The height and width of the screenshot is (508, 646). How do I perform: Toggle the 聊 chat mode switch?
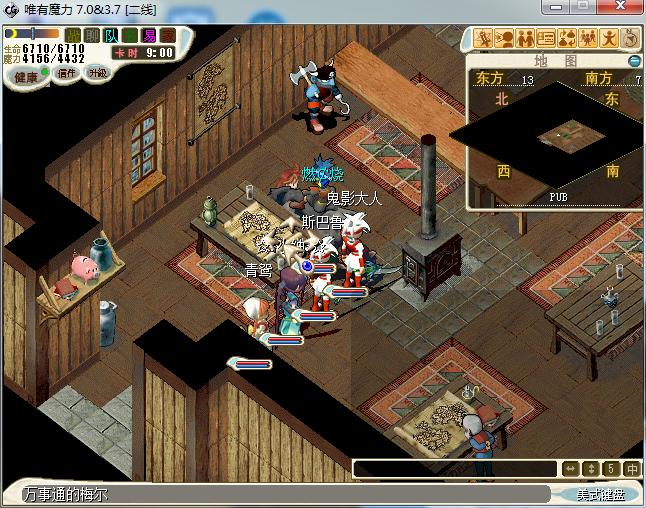coord(92,35)
